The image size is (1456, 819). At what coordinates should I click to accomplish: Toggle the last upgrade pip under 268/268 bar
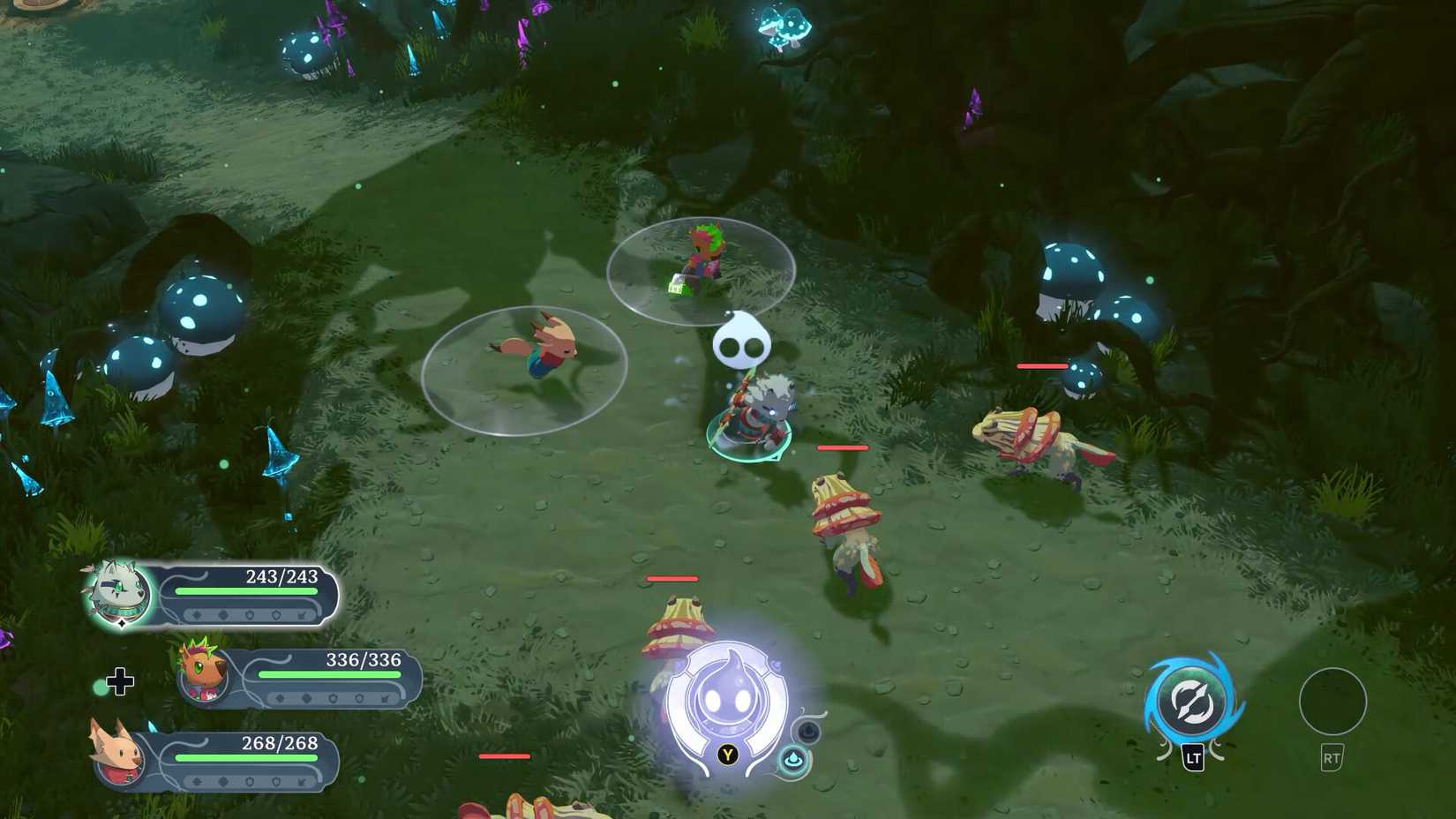click(x=303, y=782)
